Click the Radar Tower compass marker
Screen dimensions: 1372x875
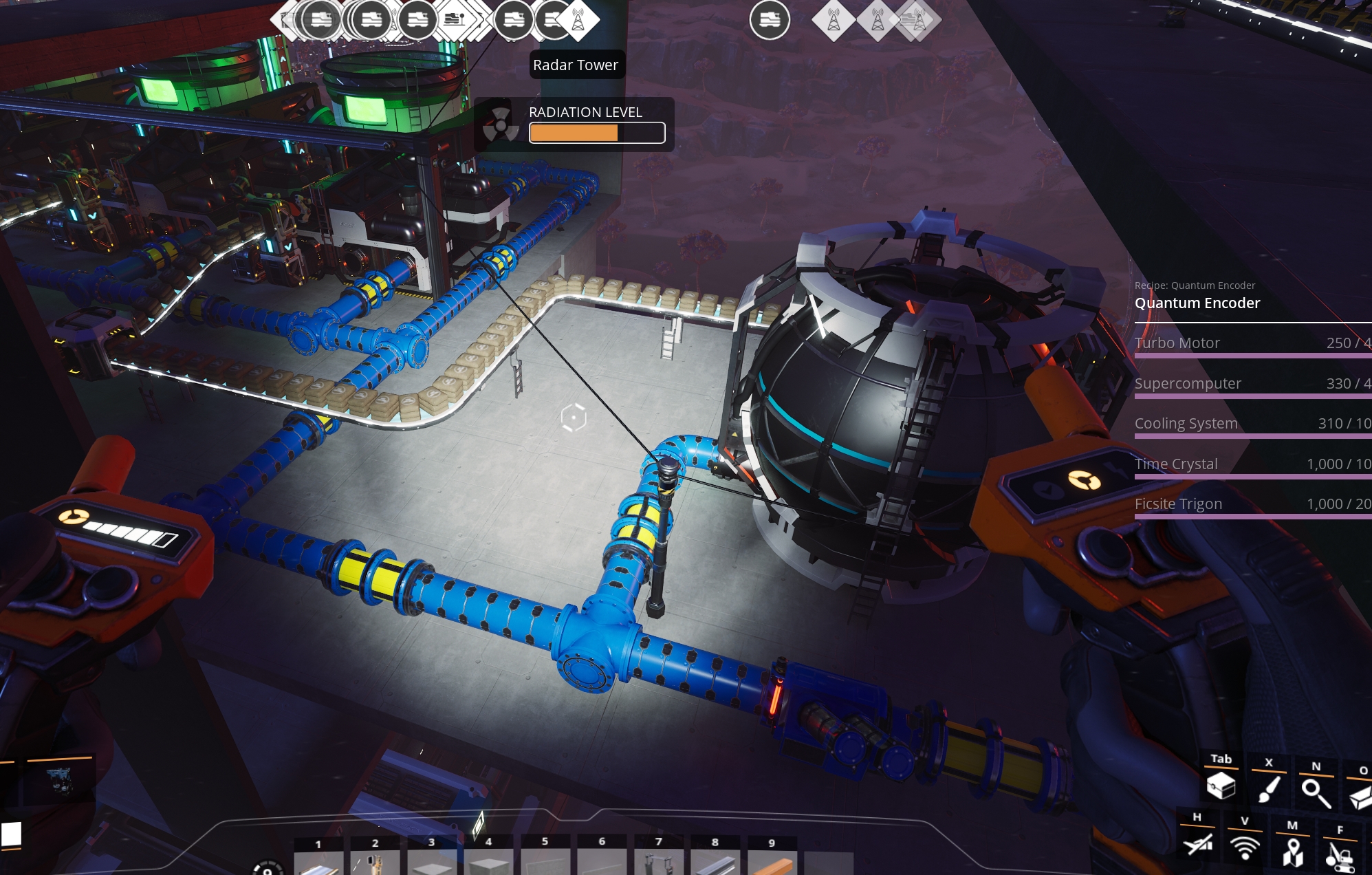(578, 21)
